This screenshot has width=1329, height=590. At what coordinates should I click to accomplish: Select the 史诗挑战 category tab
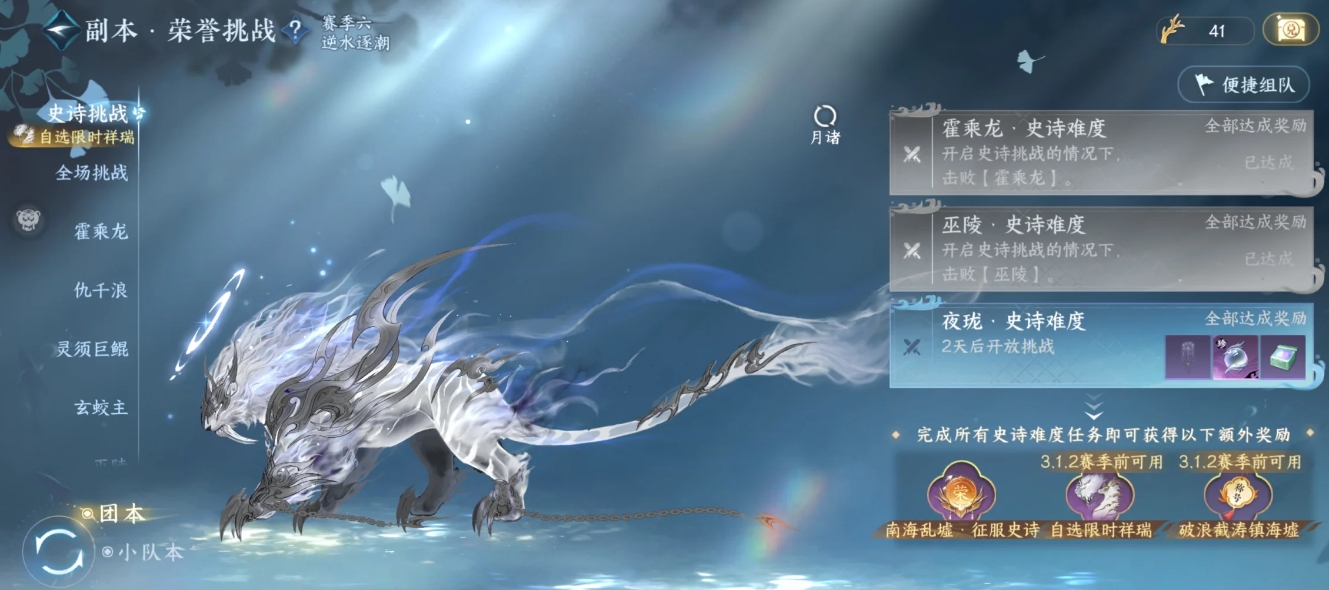88,113
